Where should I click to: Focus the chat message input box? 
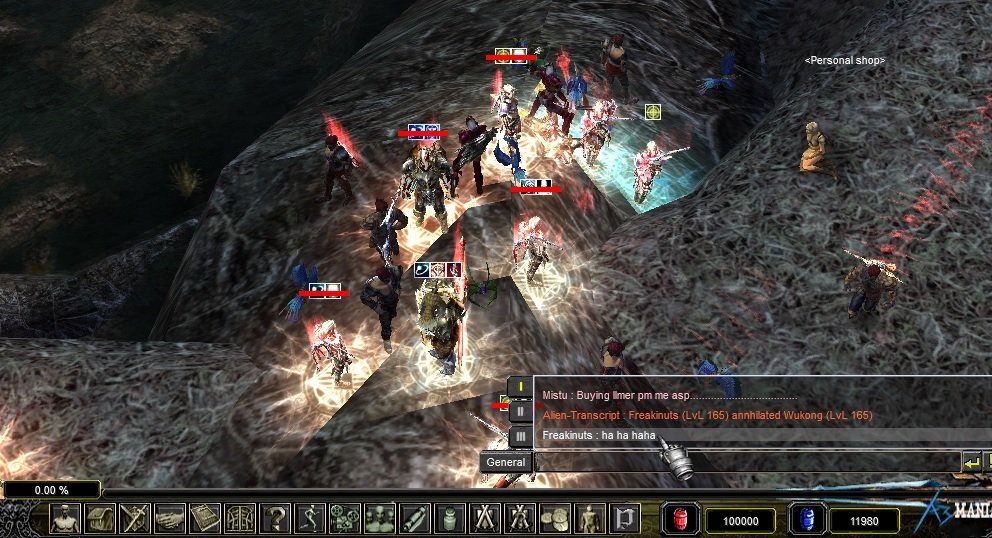click(x=745, y=462)
